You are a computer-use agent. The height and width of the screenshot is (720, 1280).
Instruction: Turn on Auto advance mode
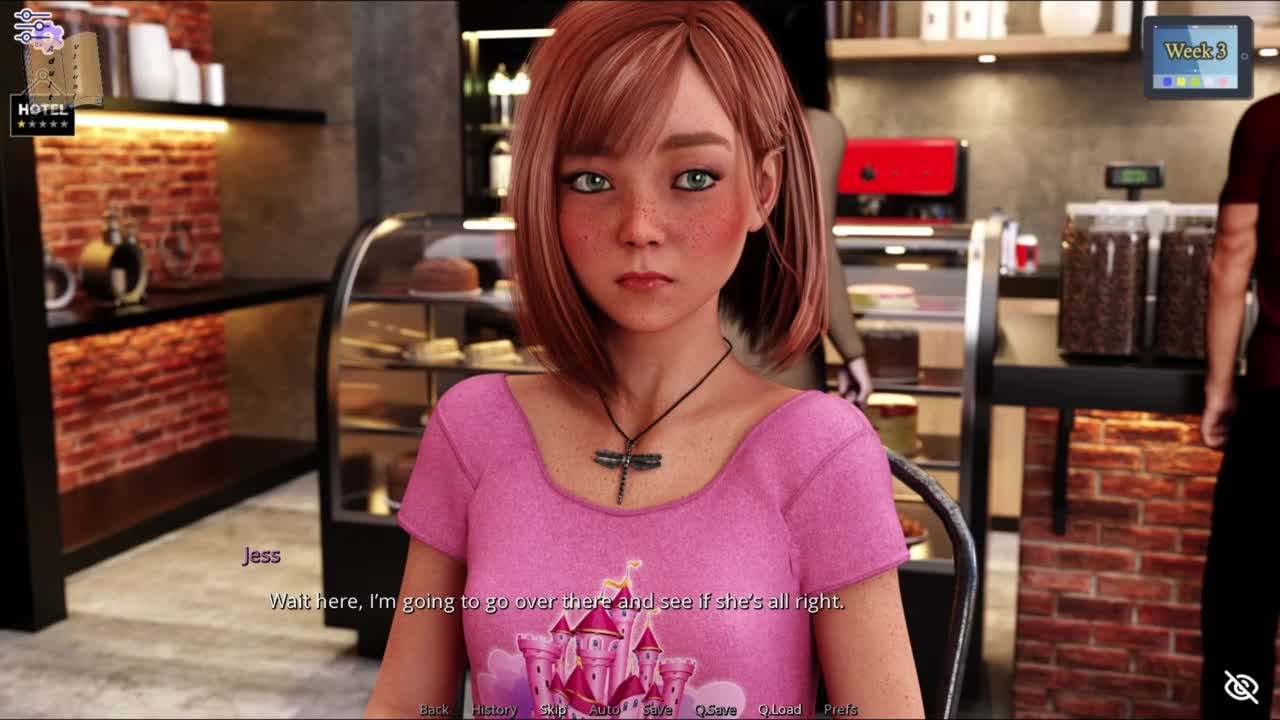(604, 709)
